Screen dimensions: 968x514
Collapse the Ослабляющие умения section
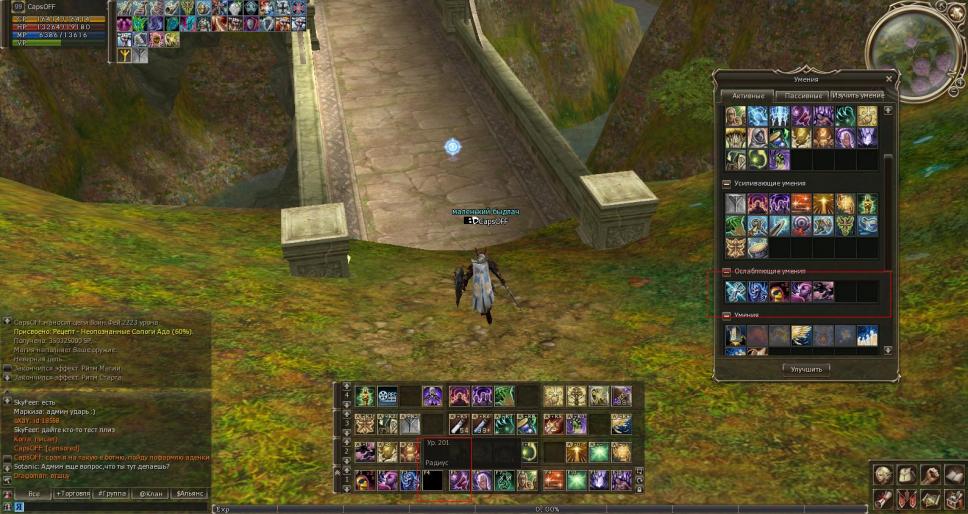tap(726, 271)
